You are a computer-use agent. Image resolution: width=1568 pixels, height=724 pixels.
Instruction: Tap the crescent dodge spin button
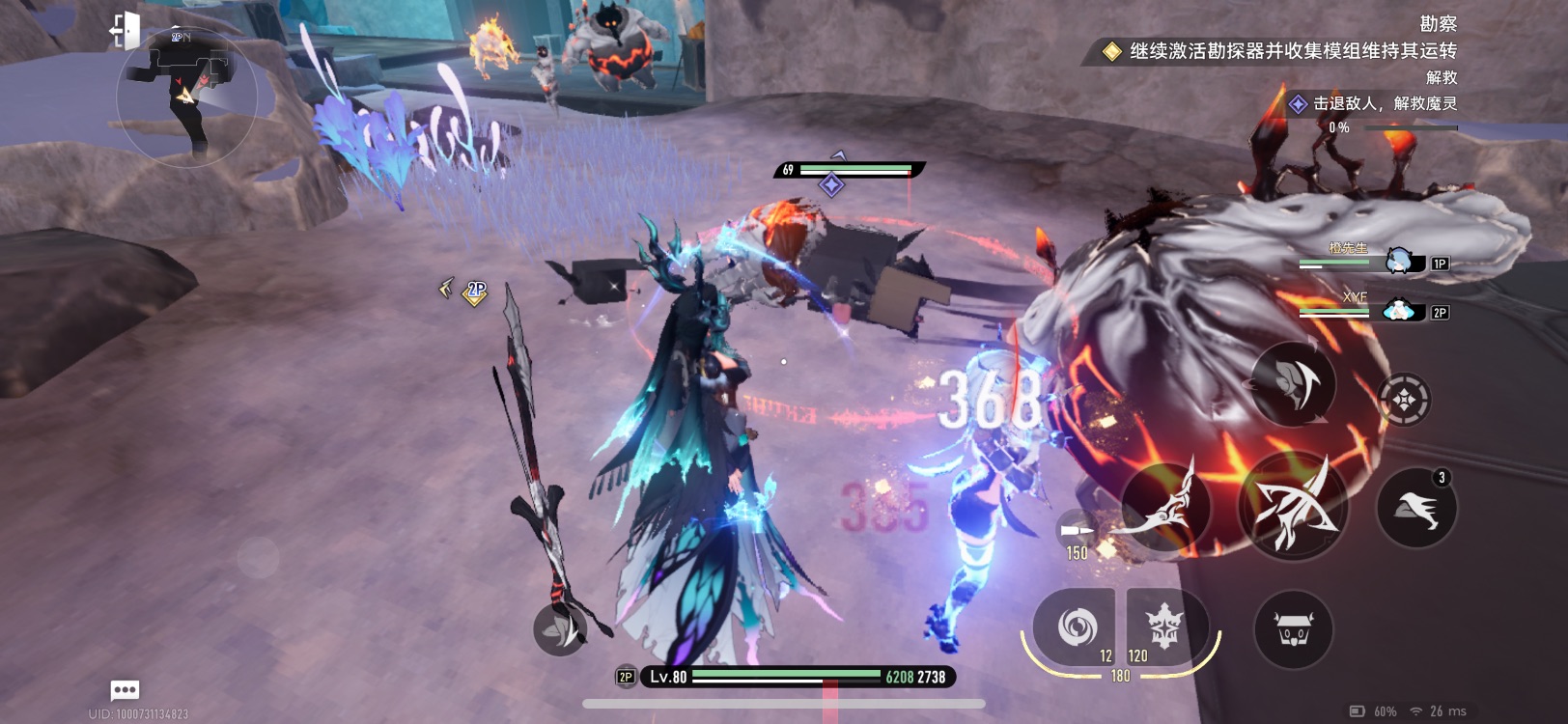(x=1293, y=383)
